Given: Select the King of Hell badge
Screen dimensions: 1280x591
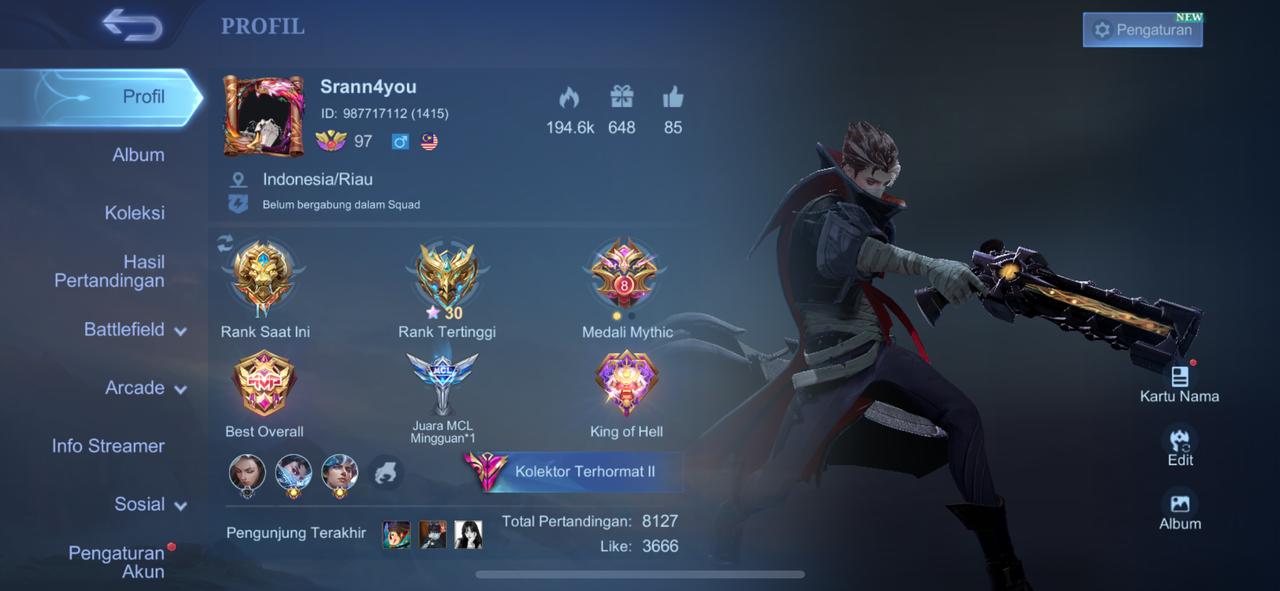Looking at the screenshot, I should pyautogui.click(x=627, y=384).
